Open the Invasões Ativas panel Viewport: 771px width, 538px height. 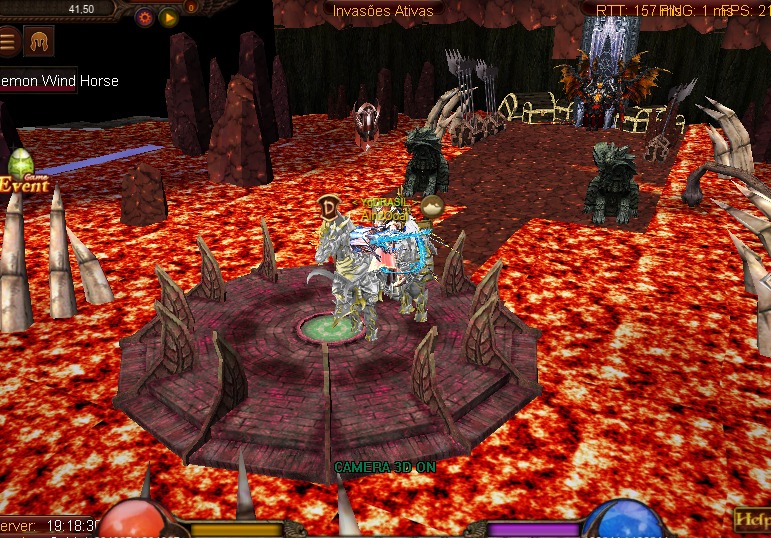[383, 11]
